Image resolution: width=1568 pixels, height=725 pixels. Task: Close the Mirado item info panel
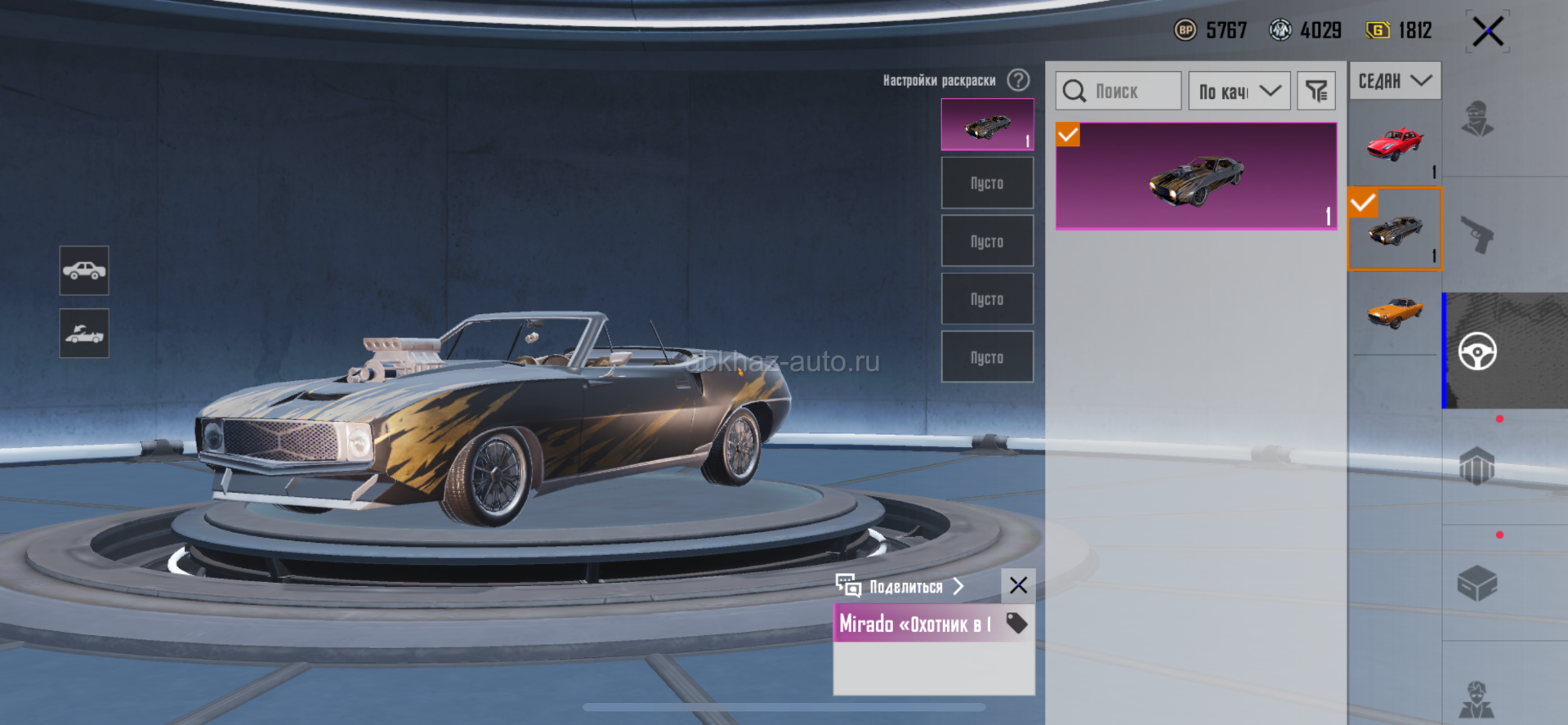click(1018, 585)
